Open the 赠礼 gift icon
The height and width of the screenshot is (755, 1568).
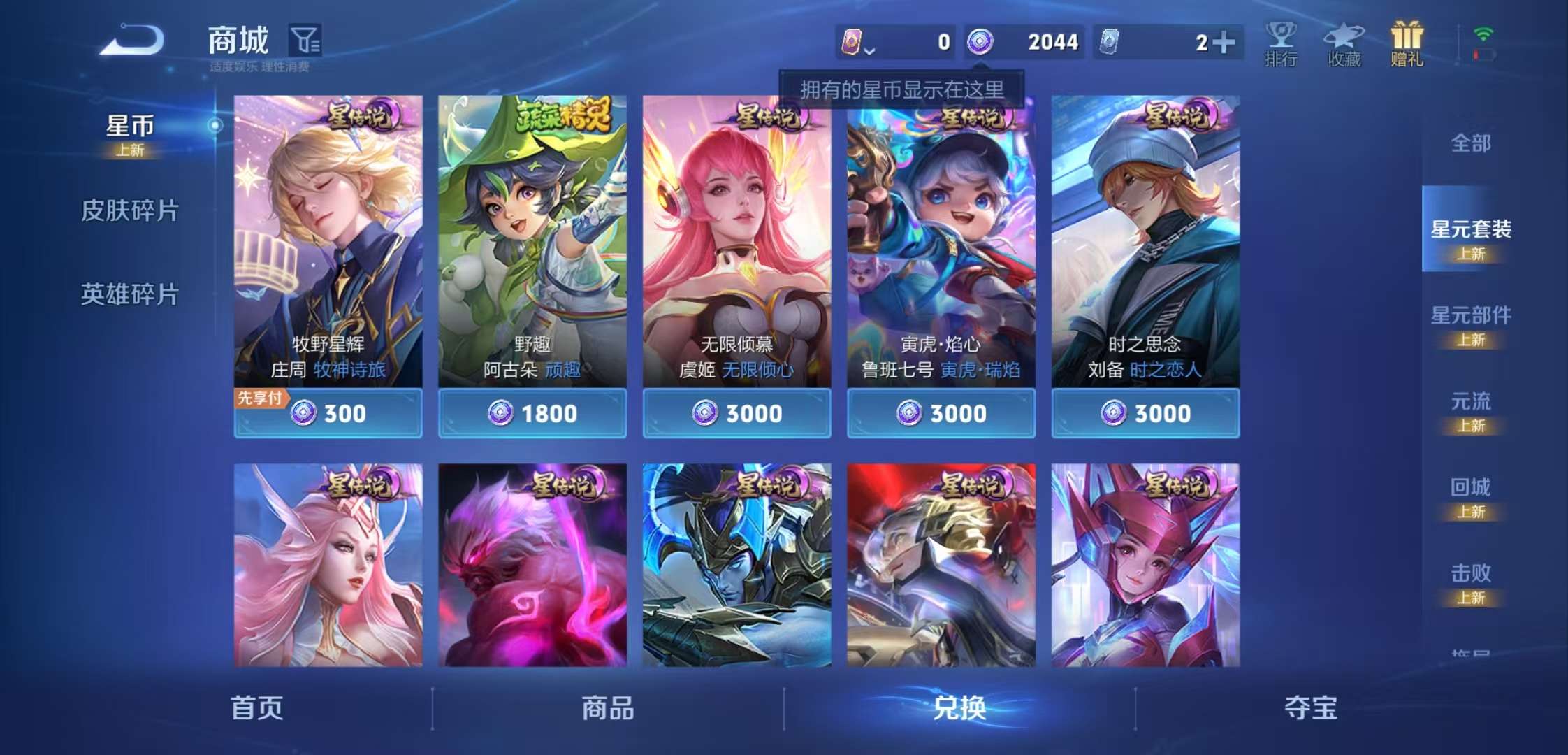click(x=1407, y=42)
